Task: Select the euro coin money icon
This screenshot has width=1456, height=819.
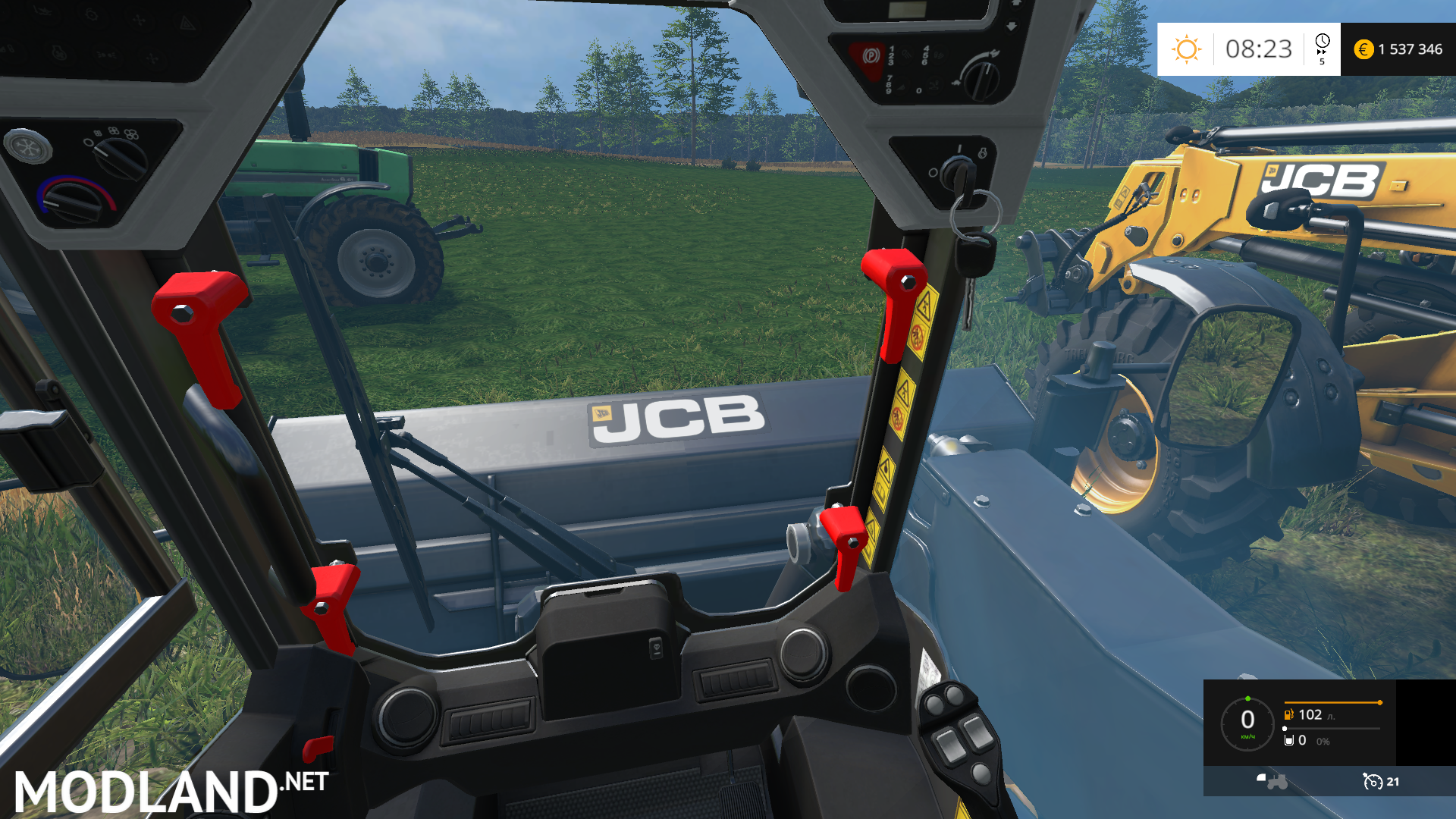Action: [1365, 50]
